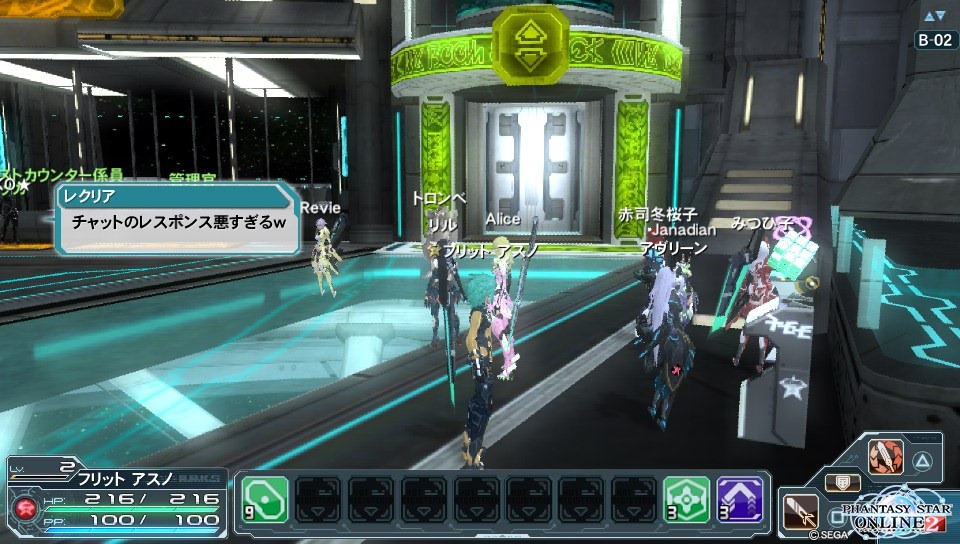This screenshot has width=960, height=544.
Task: Select the green crosshair item with count 3
Action: tap(687, 499)
